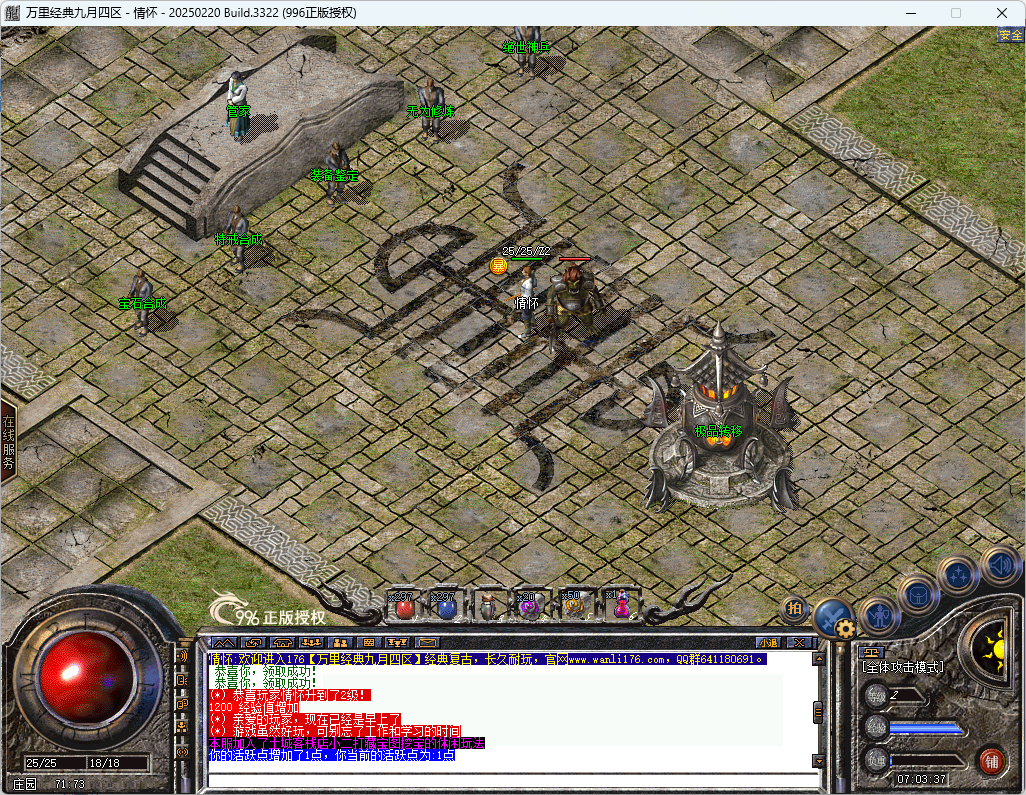Use the red health potion in the quickbar

click(404, 606)
